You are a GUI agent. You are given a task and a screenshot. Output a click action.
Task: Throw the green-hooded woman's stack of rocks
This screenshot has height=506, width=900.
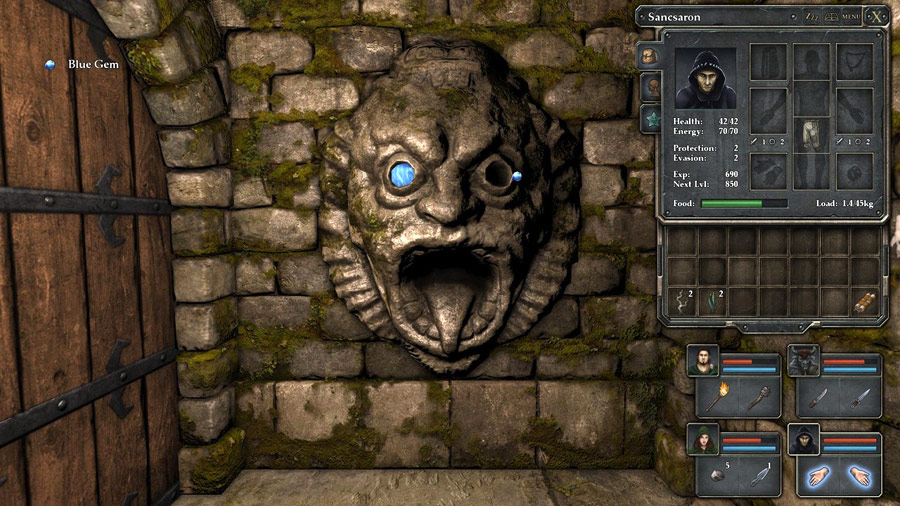[718, 474]
